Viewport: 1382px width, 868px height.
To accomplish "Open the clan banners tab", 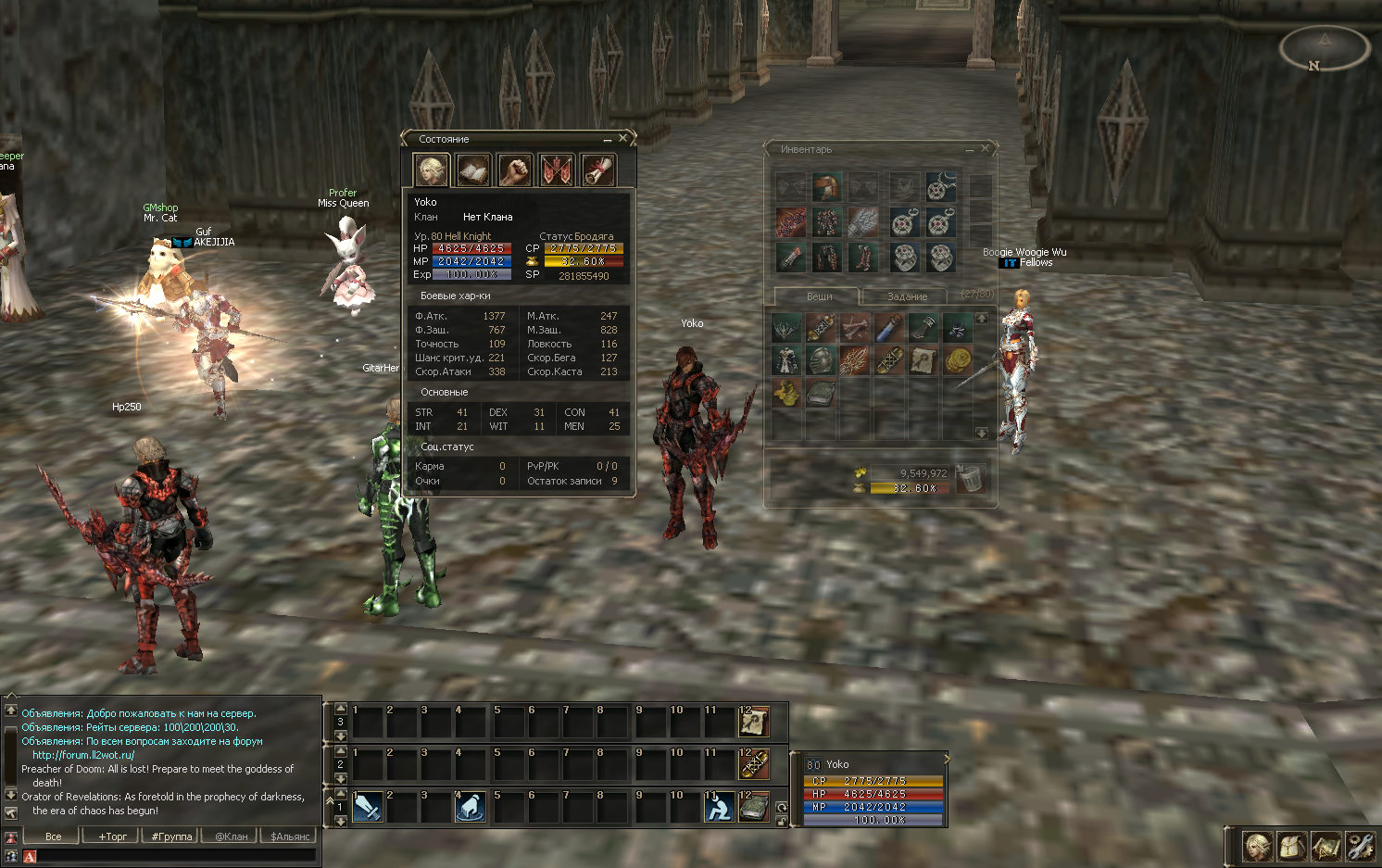I will point(557,170).
